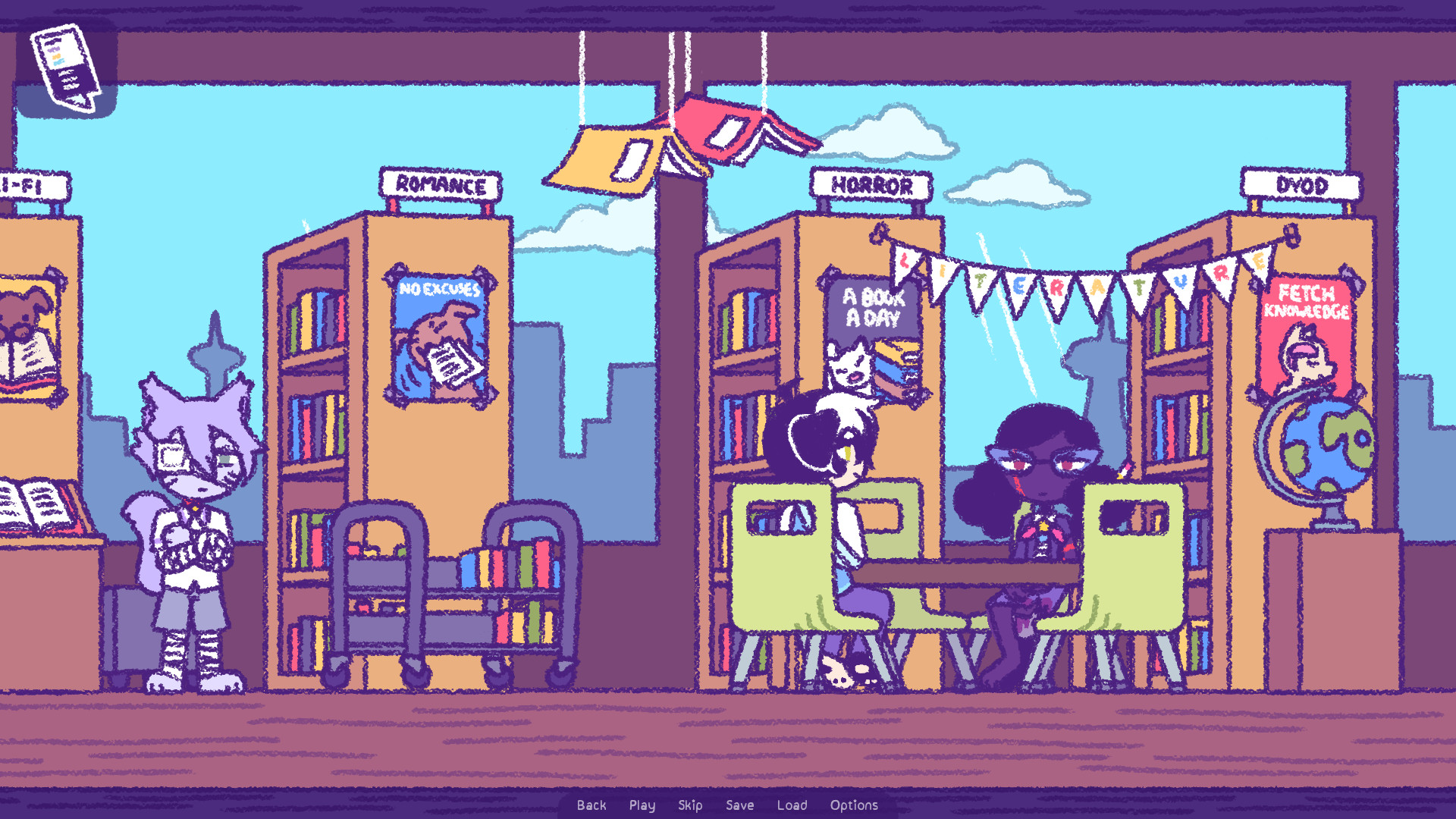
Task: Click the DYOD shelf sign
Action: [1301, 185]
